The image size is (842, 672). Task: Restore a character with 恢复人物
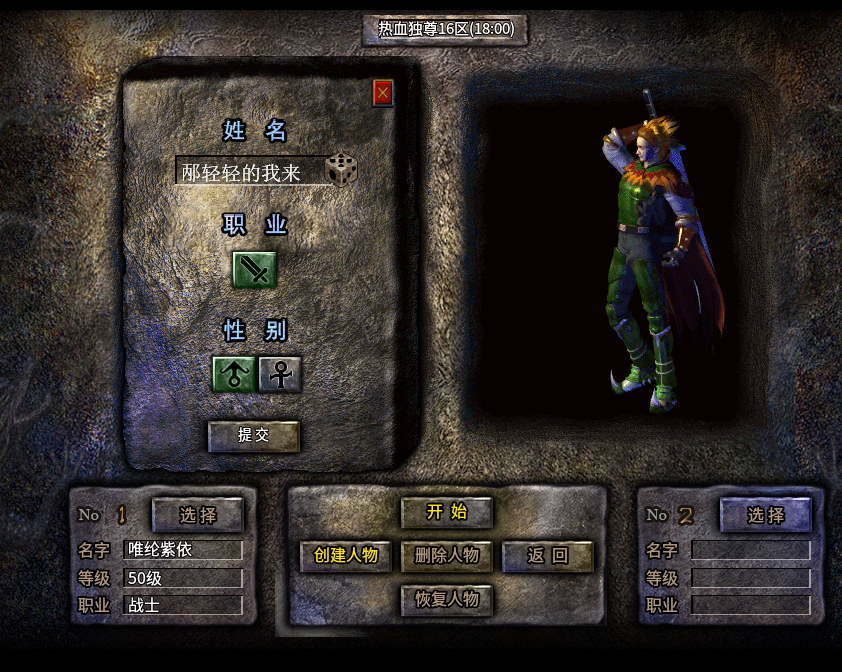447,600
